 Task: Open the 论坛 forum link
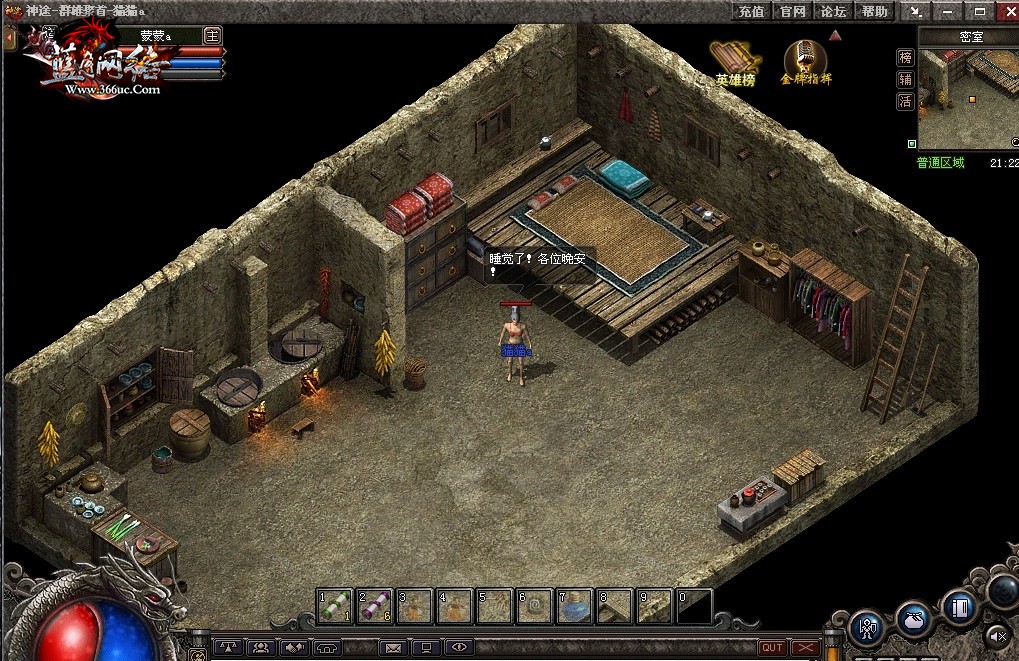[833, 11]
